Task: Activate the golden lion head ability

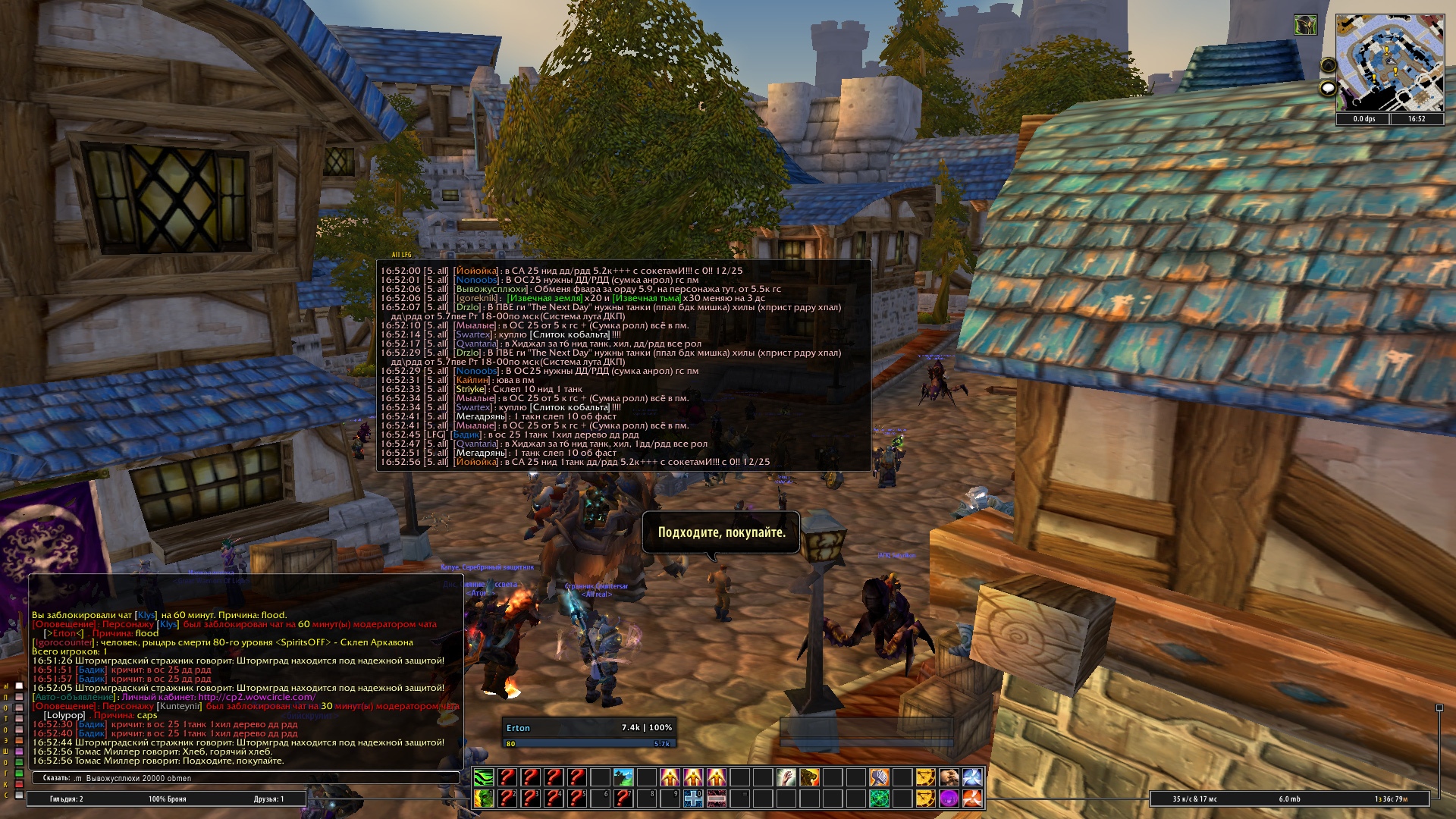Action: (809, 777)
